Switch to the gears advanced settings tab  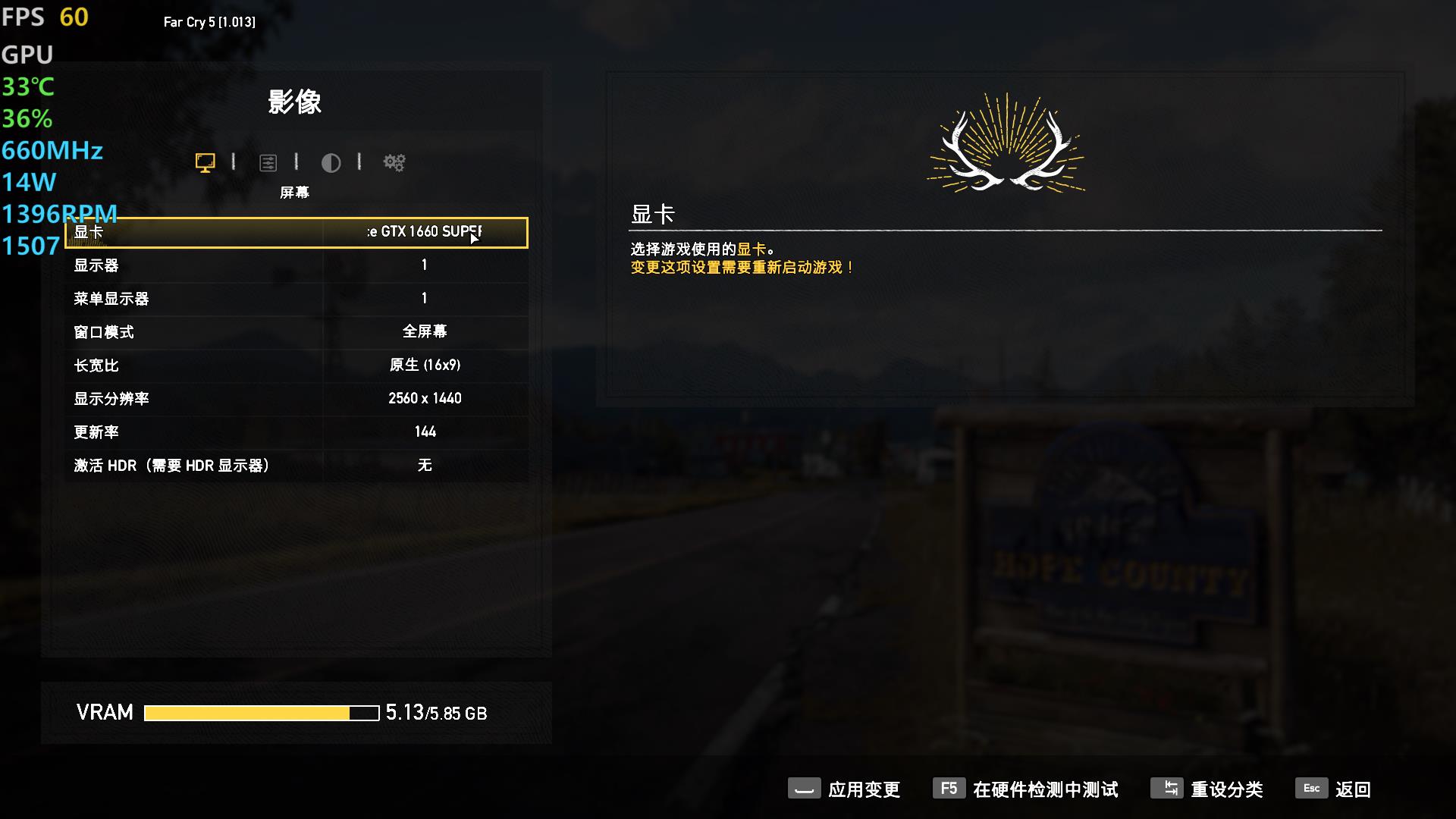pyautogui.click(x=394, y=162)
